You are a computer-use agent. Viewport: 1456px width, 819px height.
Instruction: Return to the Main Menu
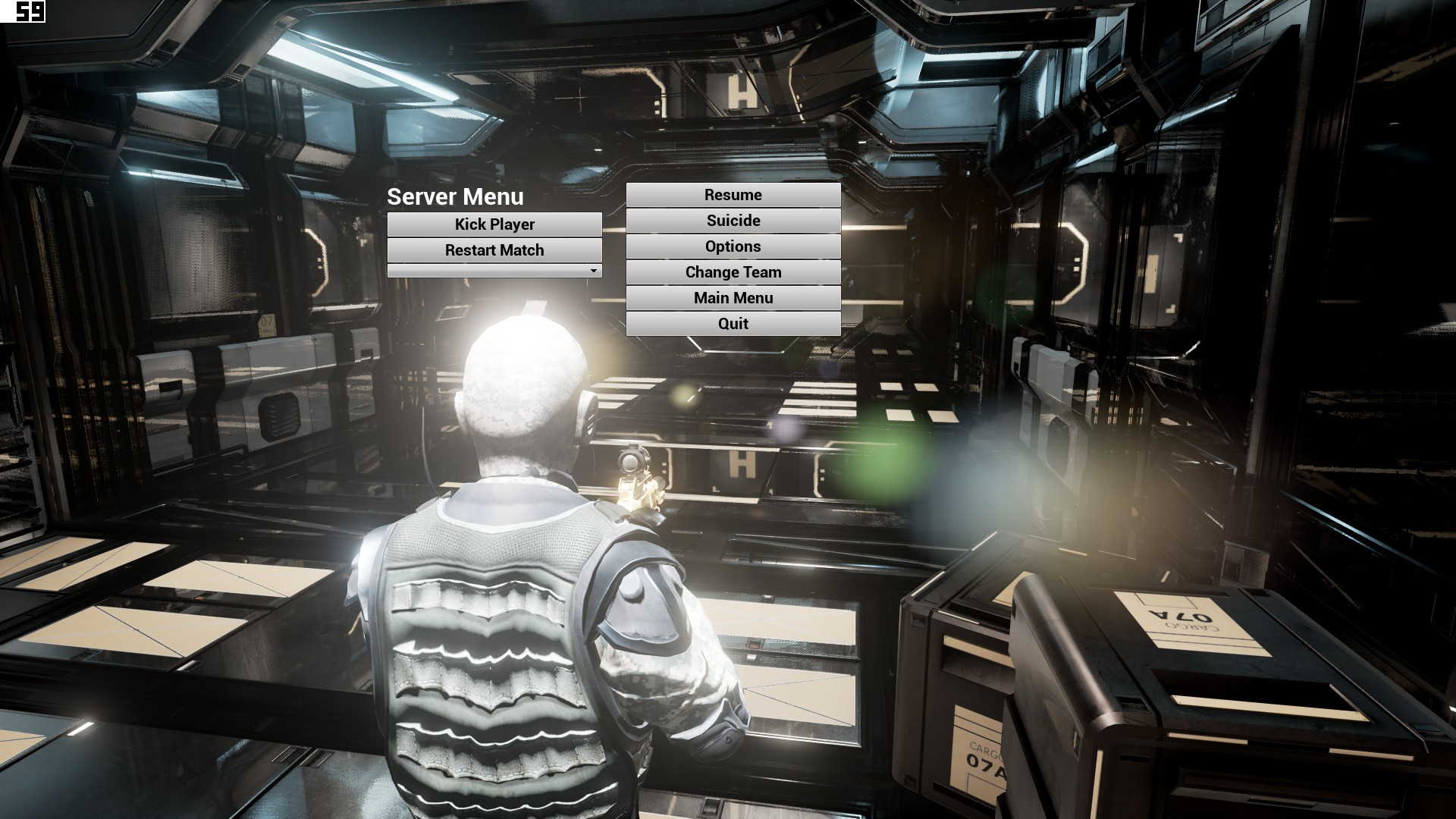click(733, 298)
